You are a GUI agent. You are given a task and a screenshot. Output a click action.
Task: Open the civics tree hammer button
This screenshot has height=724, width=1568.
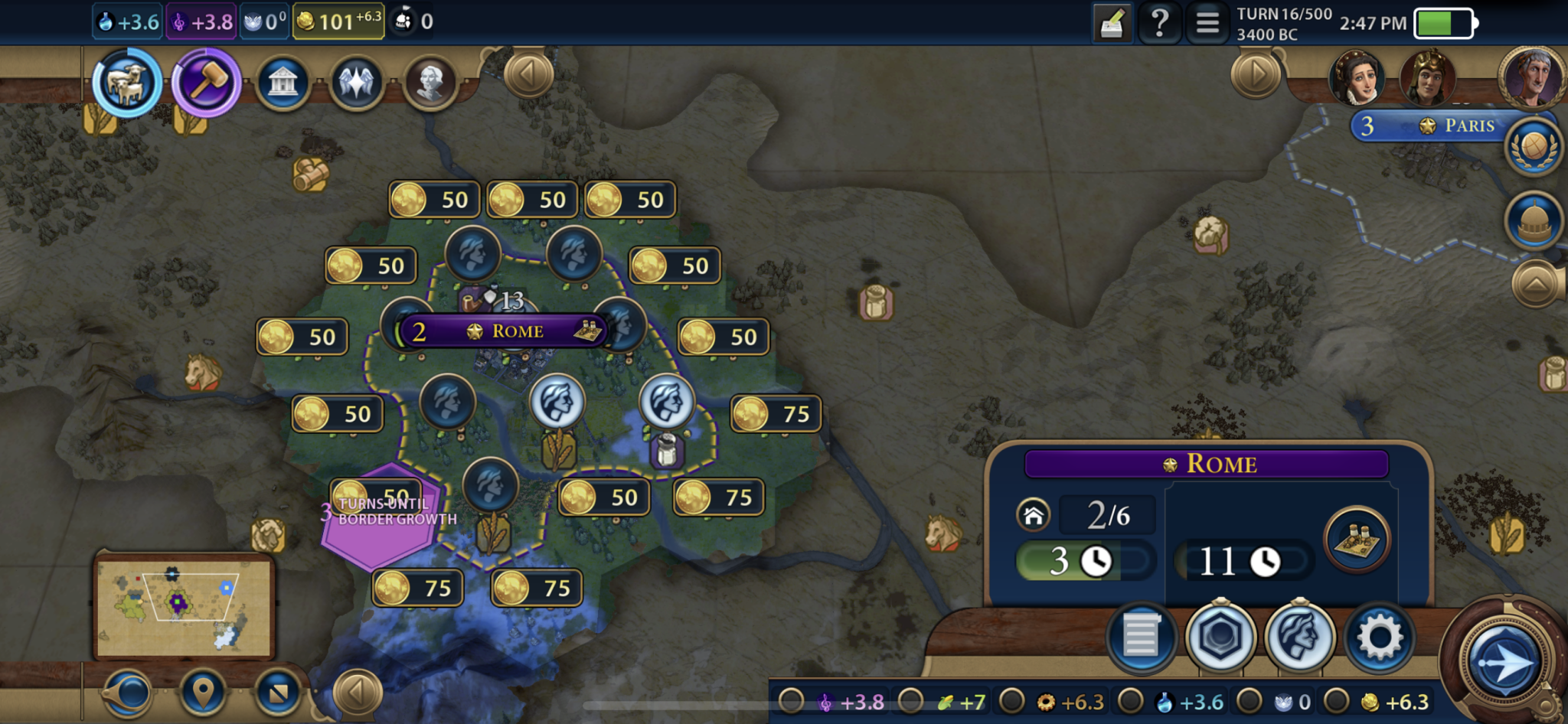205,83
